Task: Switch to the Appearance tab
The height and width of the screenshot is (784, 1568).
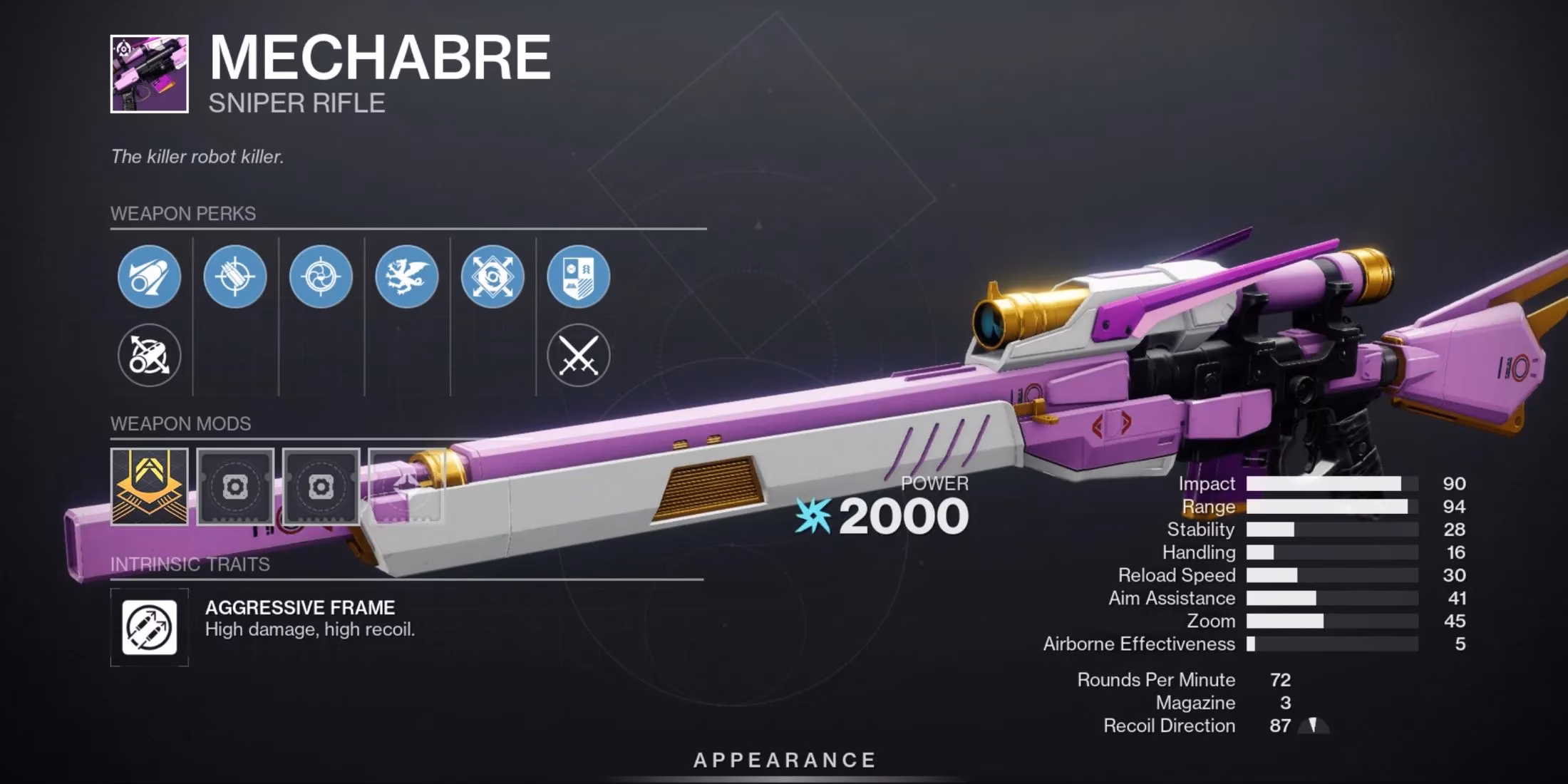Action: tap(784, 760)
